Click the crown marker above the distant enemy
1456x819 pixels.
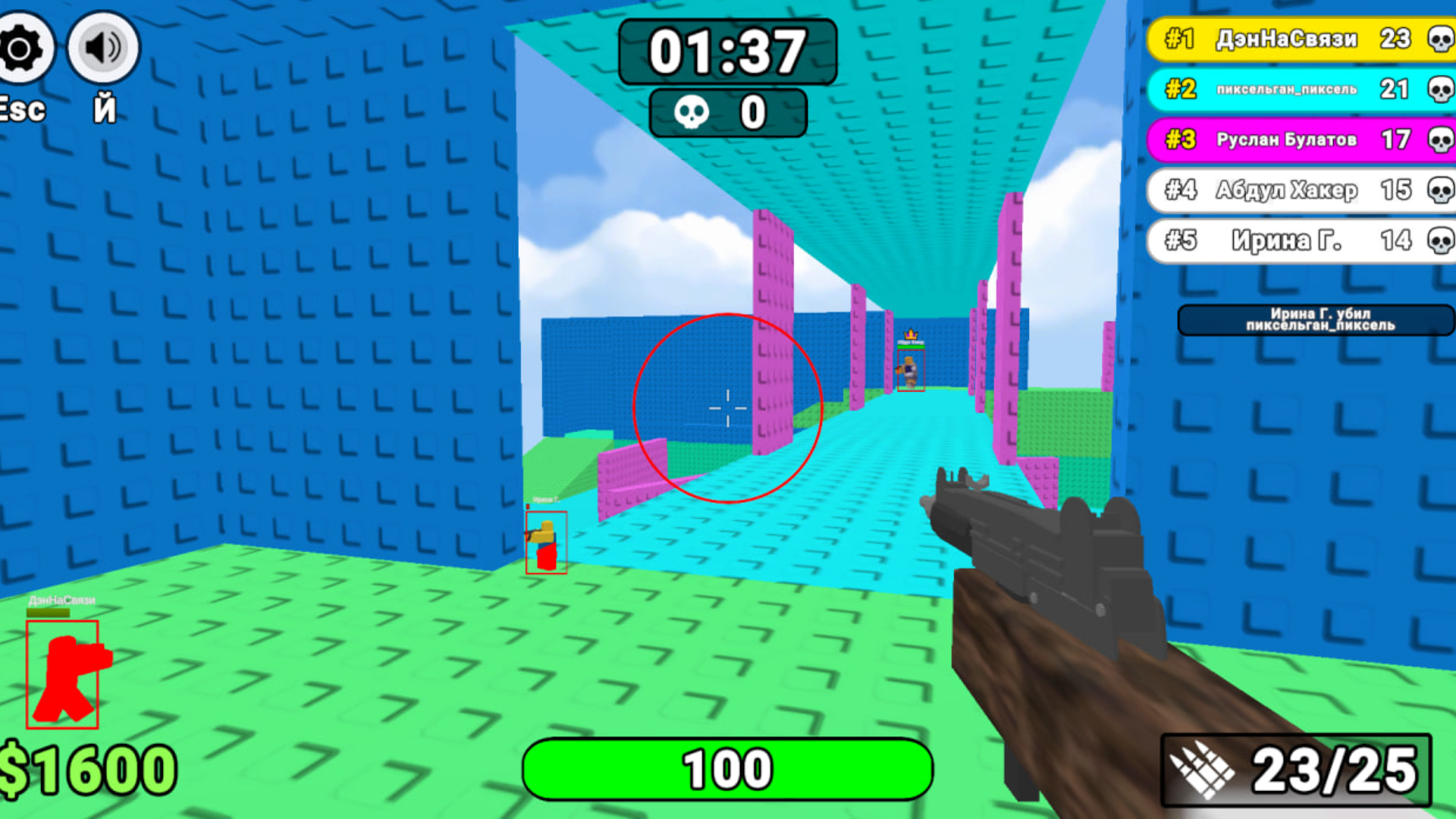(912, 332)
